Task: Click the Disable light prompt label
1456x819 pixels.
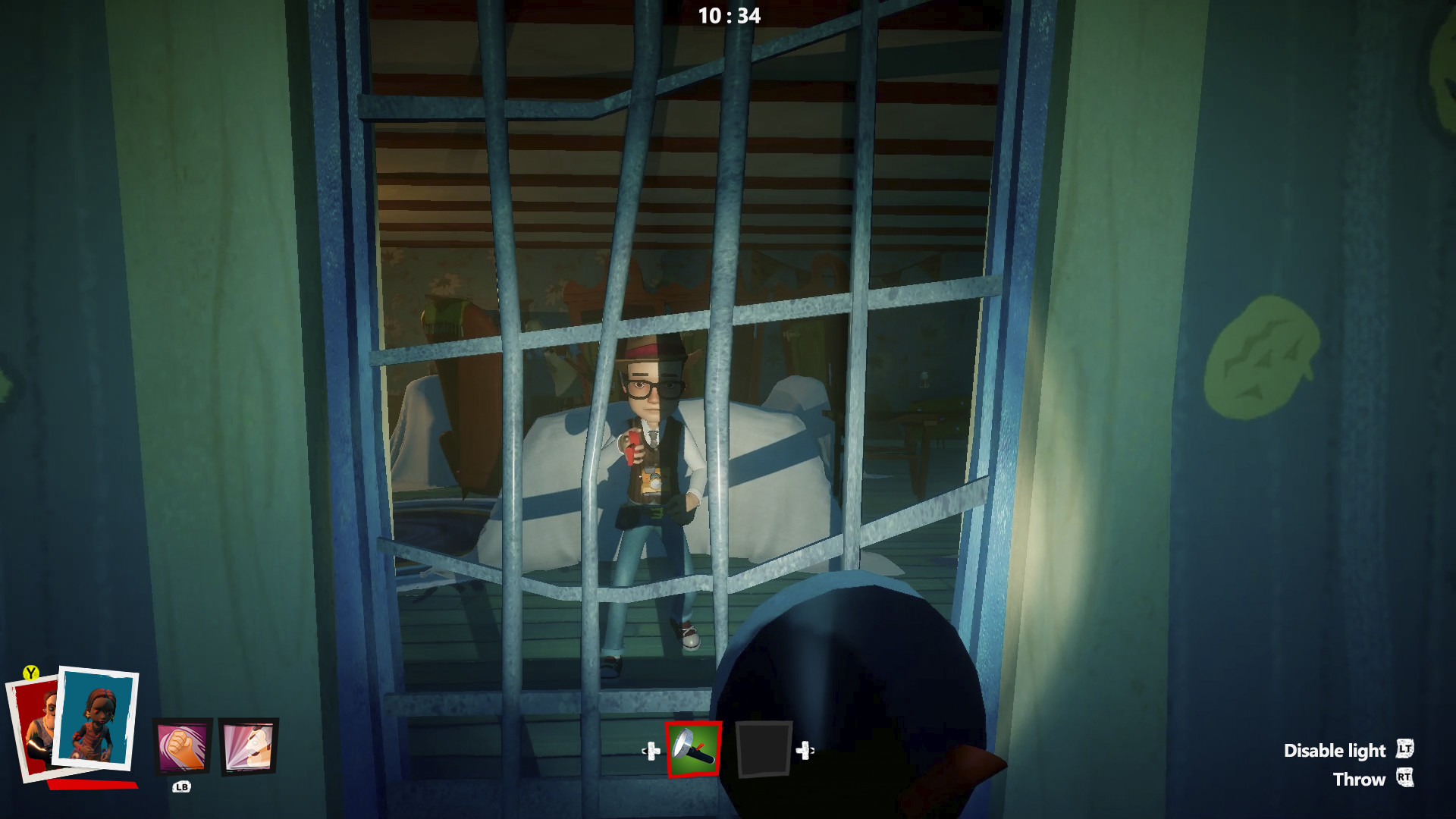Action: tap(1336, 751)
